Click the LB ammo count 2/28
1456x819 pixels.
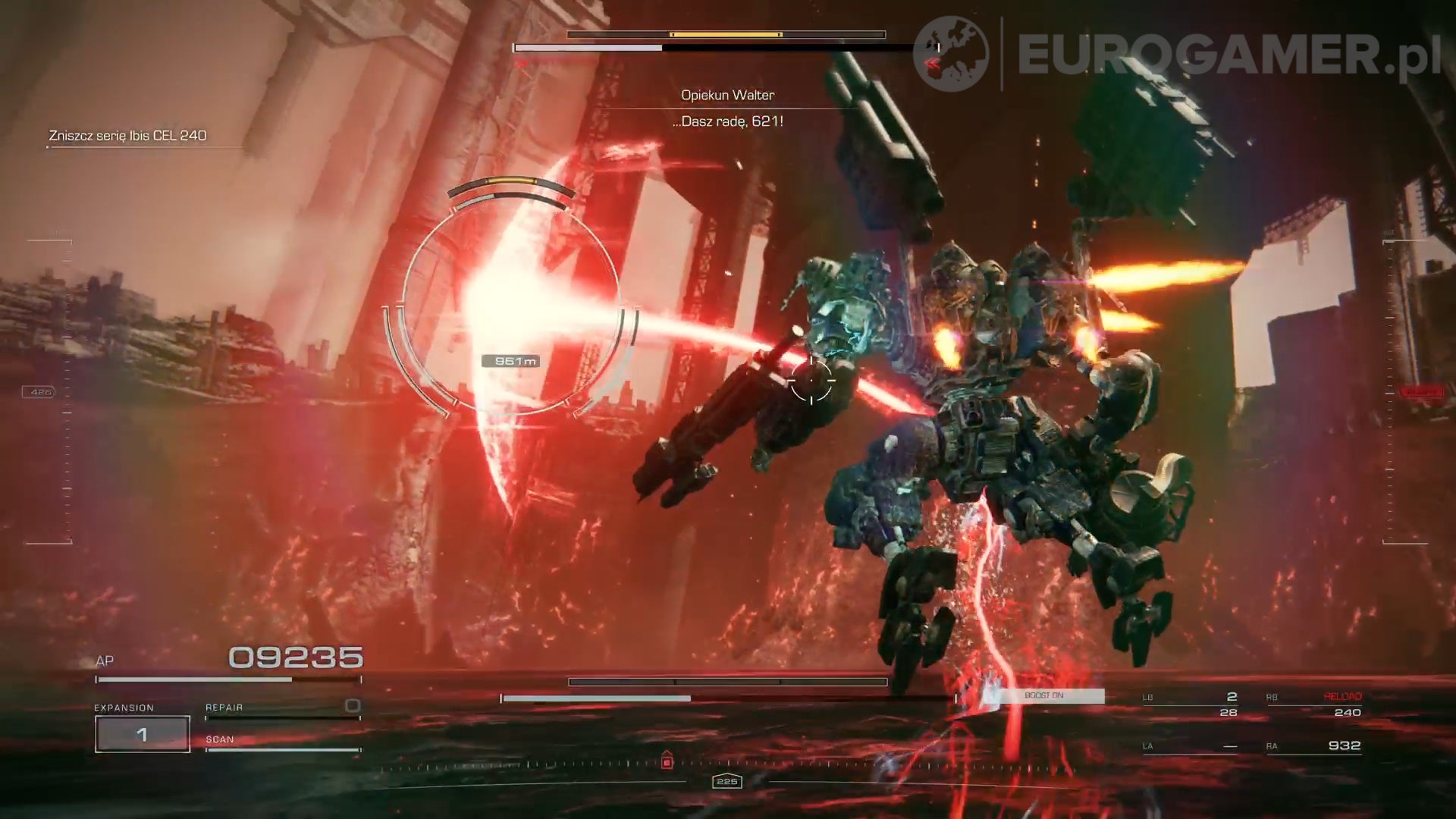[x=1228, y=704]
